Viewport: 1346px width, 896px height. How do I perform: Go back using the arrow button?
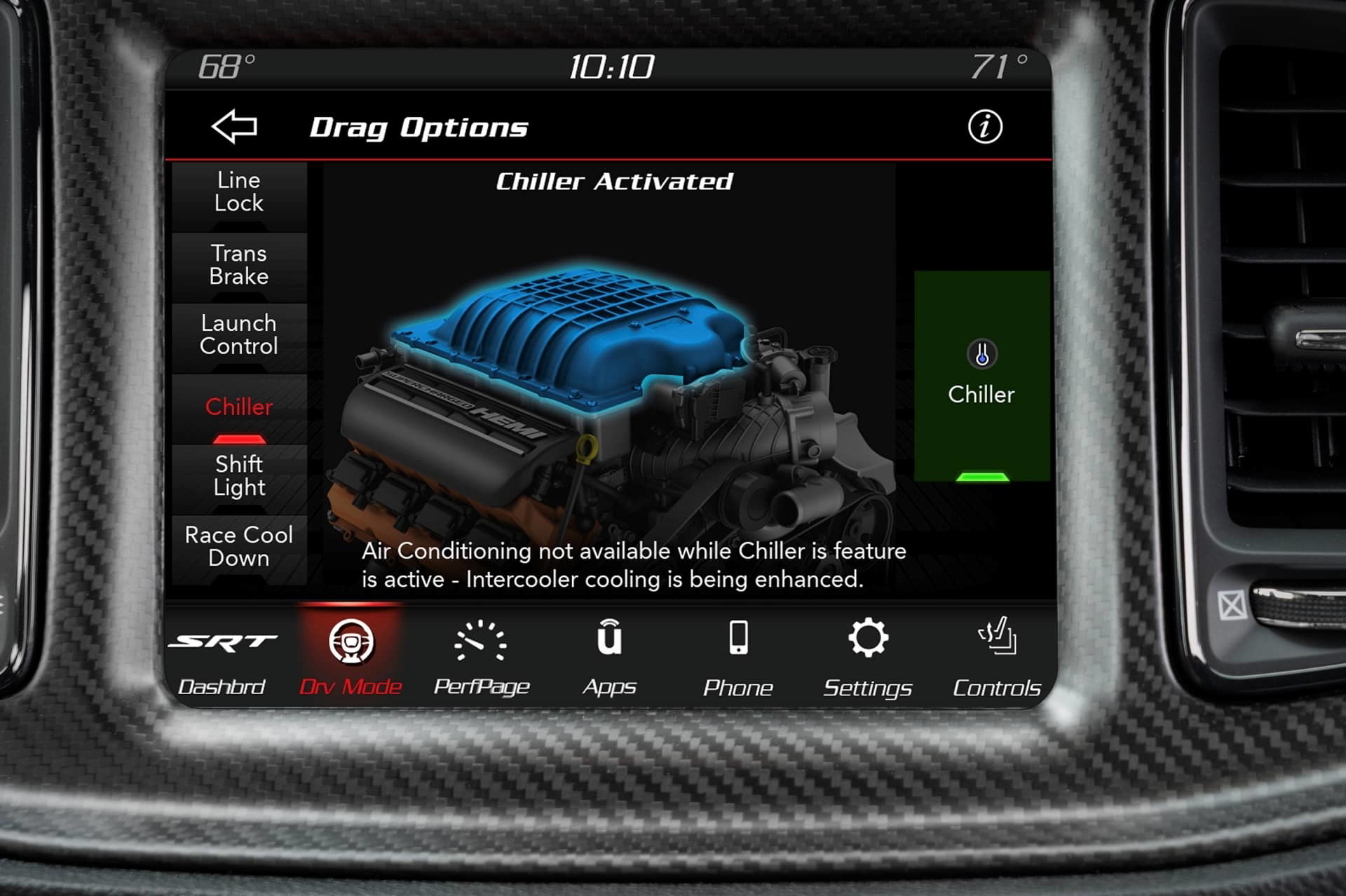pos(233,128)
